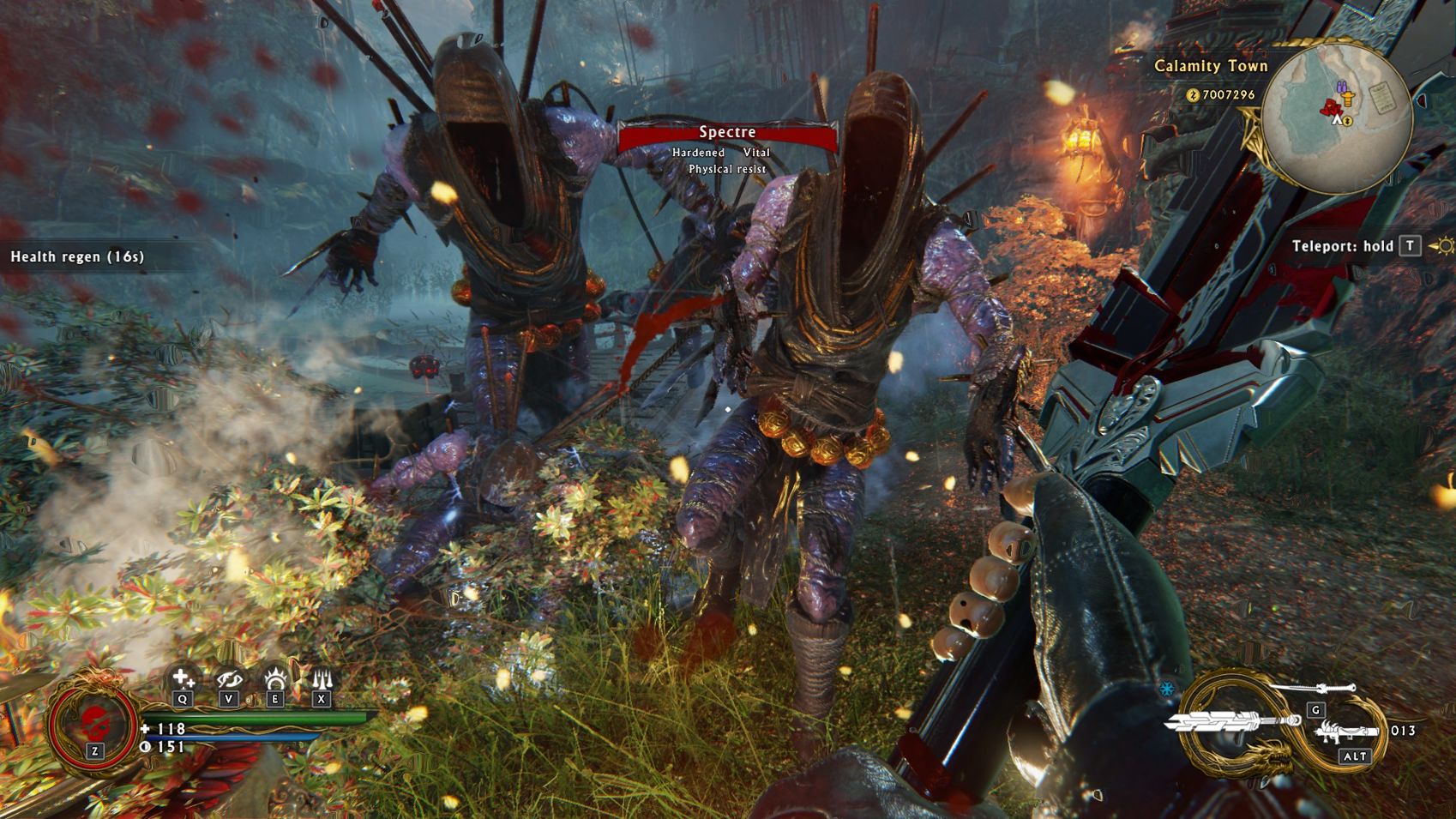Click the Health regen status notification

77,256
